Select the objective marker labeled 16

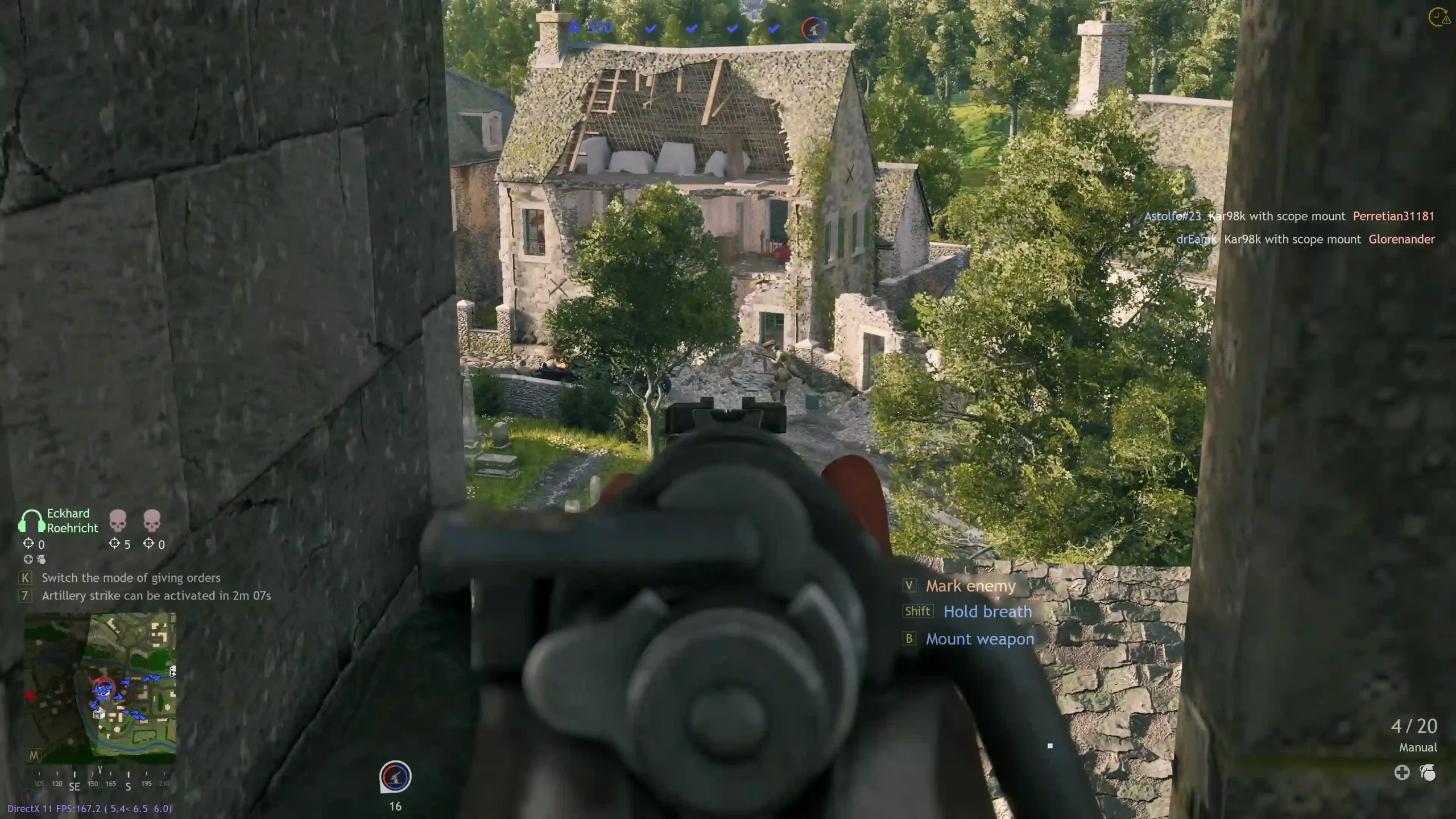395,777
